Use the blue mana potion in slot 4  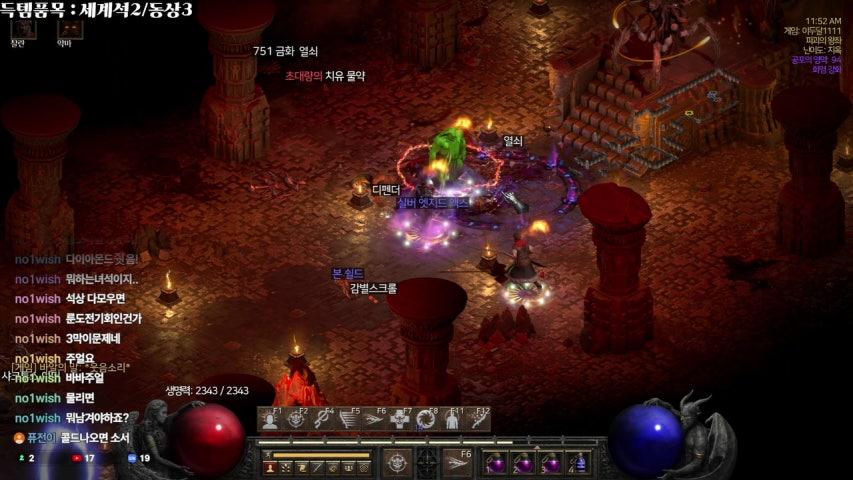(579, 464)
